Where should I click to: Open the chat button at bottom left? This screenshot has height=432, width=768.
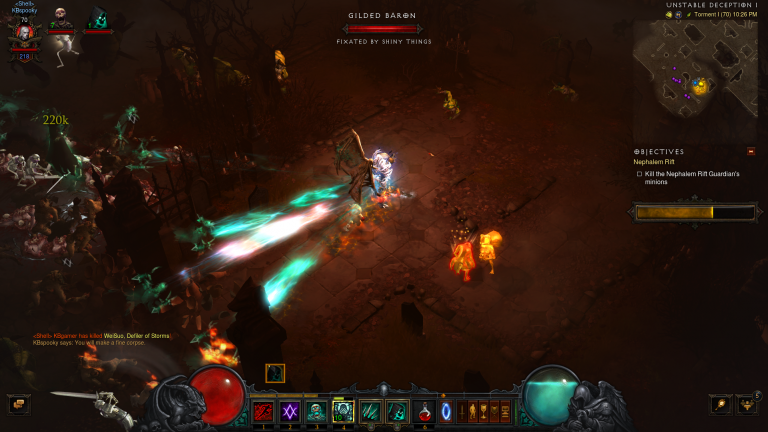[x=17, y=404]
